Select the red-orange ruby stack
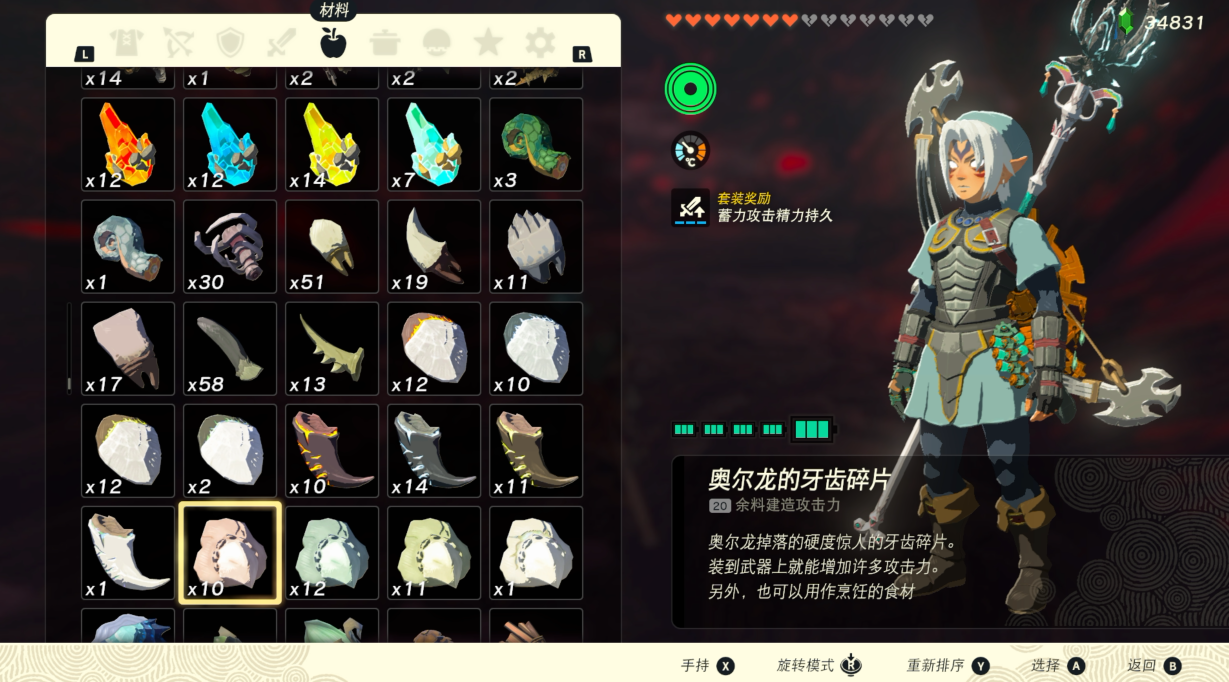 [x=128, y=144]
